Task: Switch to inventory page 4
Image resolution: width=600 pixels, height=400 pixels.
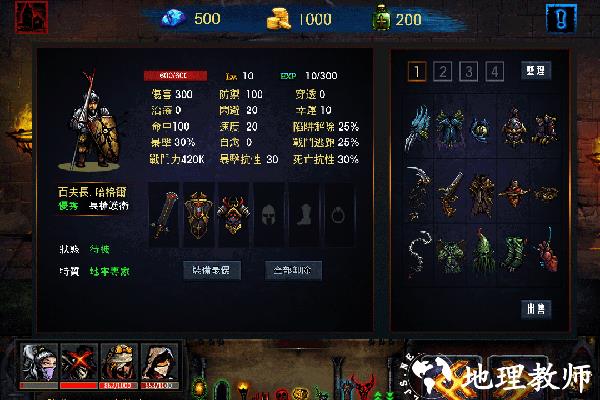Action: click(x=493, y=71)
